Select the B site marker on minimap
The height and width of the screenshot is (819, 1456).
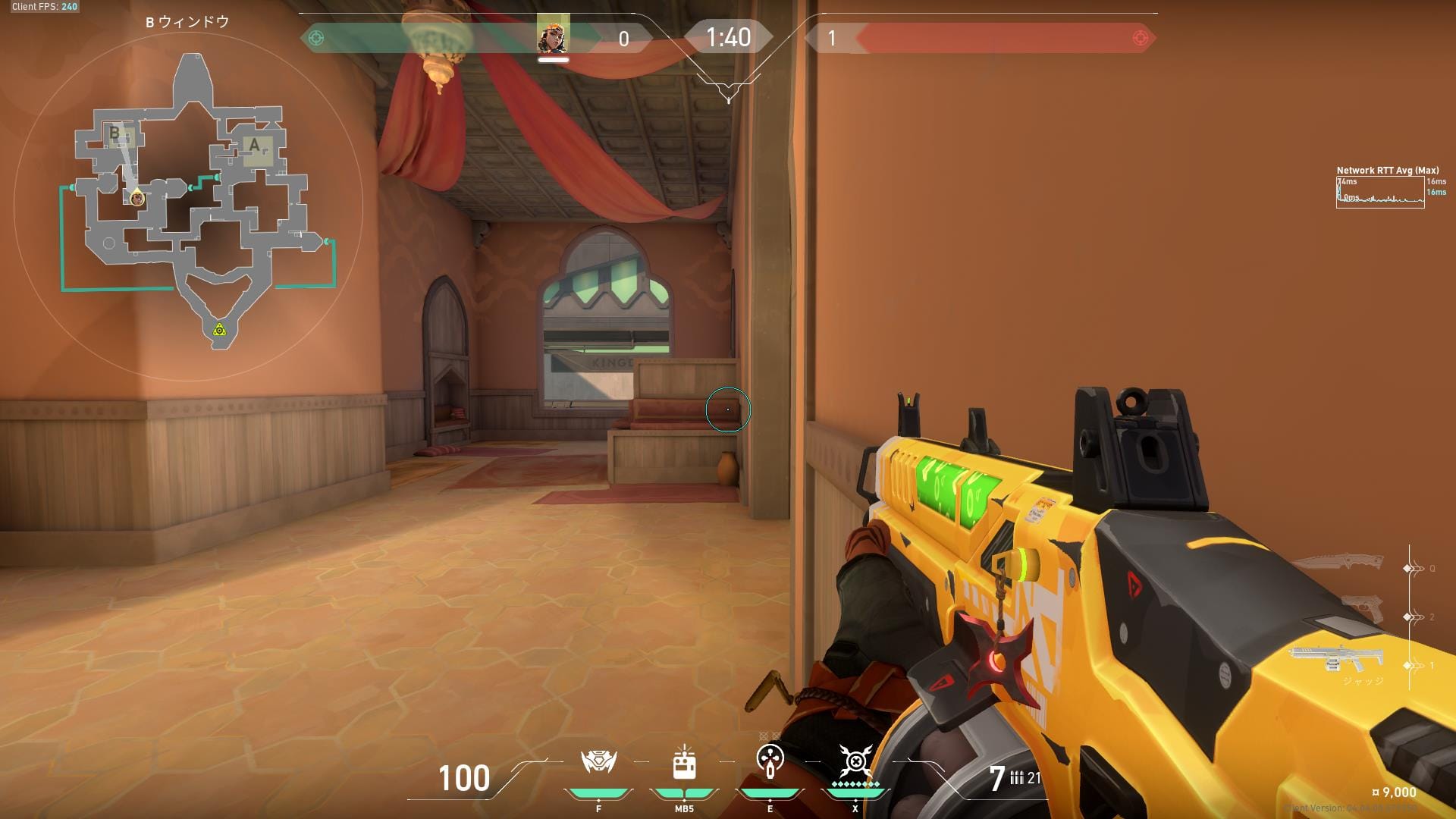[x=115, y=133]
